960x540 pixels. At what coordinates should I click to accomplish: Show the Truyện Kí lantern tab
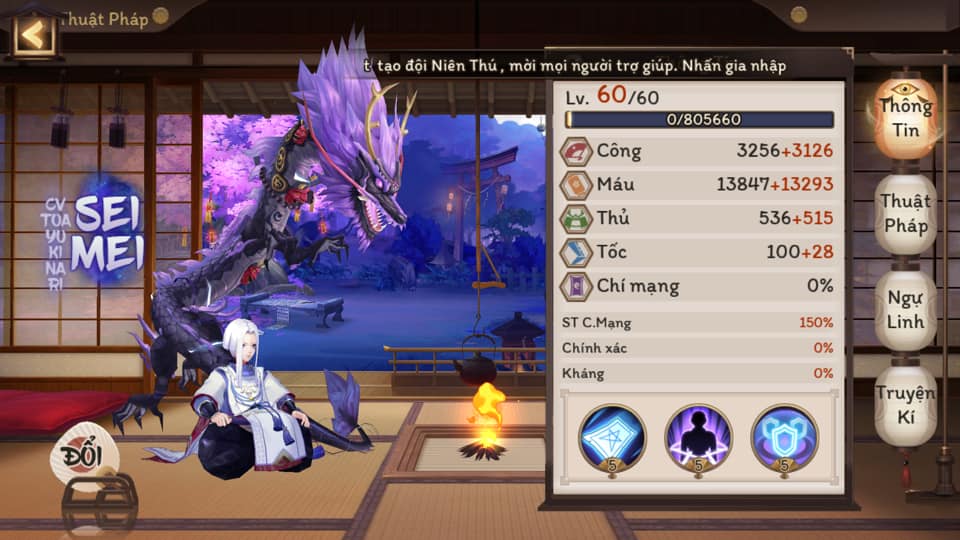click(x=906, y=404)
